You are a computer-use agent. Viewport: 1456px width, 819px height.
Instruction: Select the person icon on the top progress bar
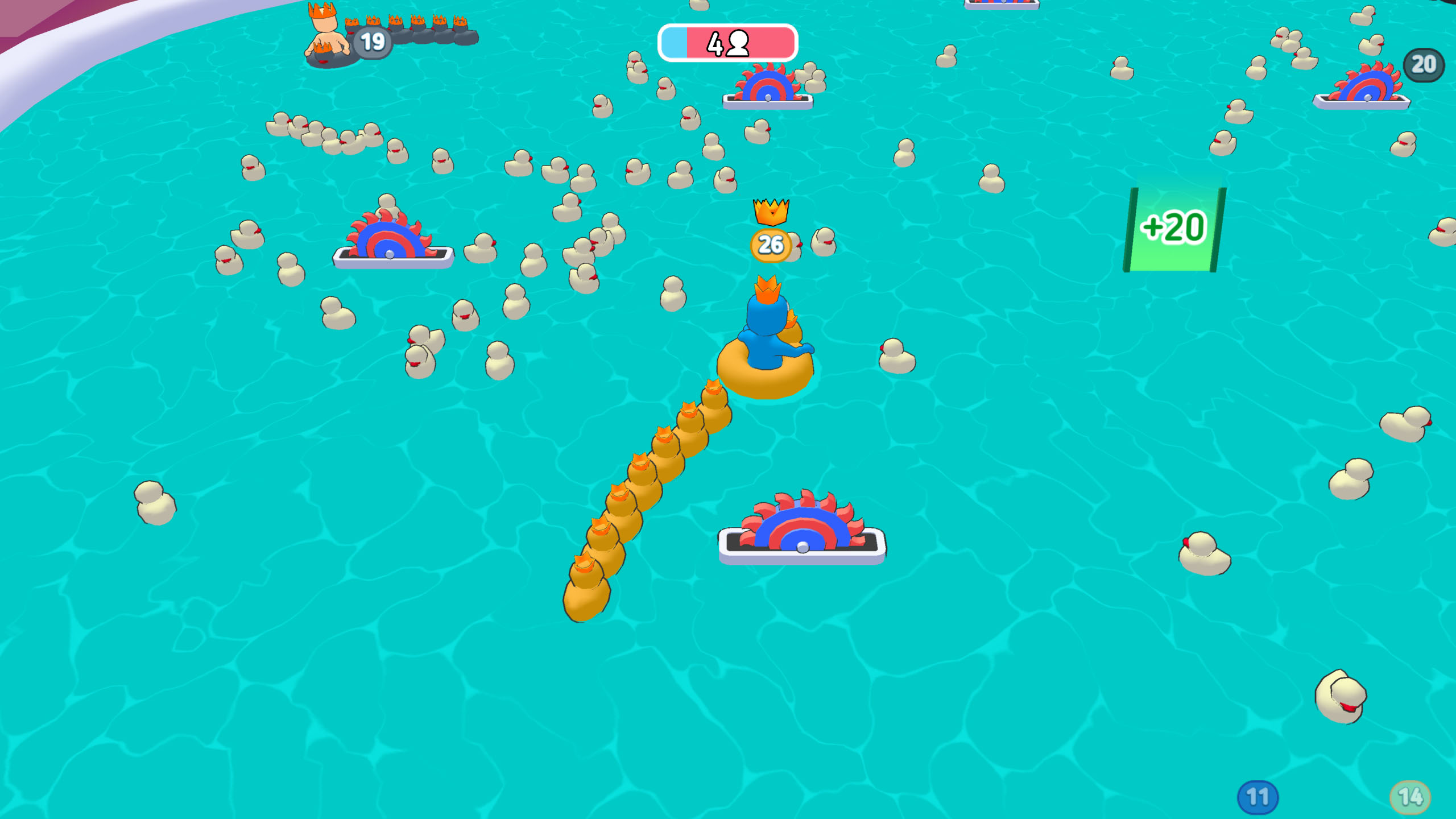pyautogui.click(x=738, y=44)
